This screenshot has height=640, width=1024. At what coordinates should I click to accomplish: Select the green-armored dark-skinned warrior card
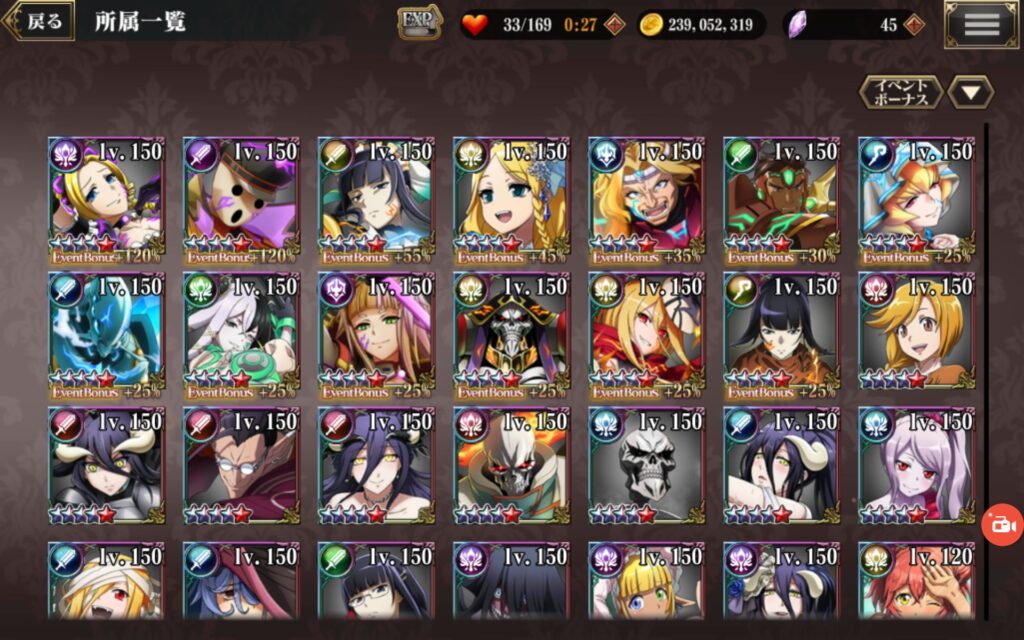(x=781, y=201)
